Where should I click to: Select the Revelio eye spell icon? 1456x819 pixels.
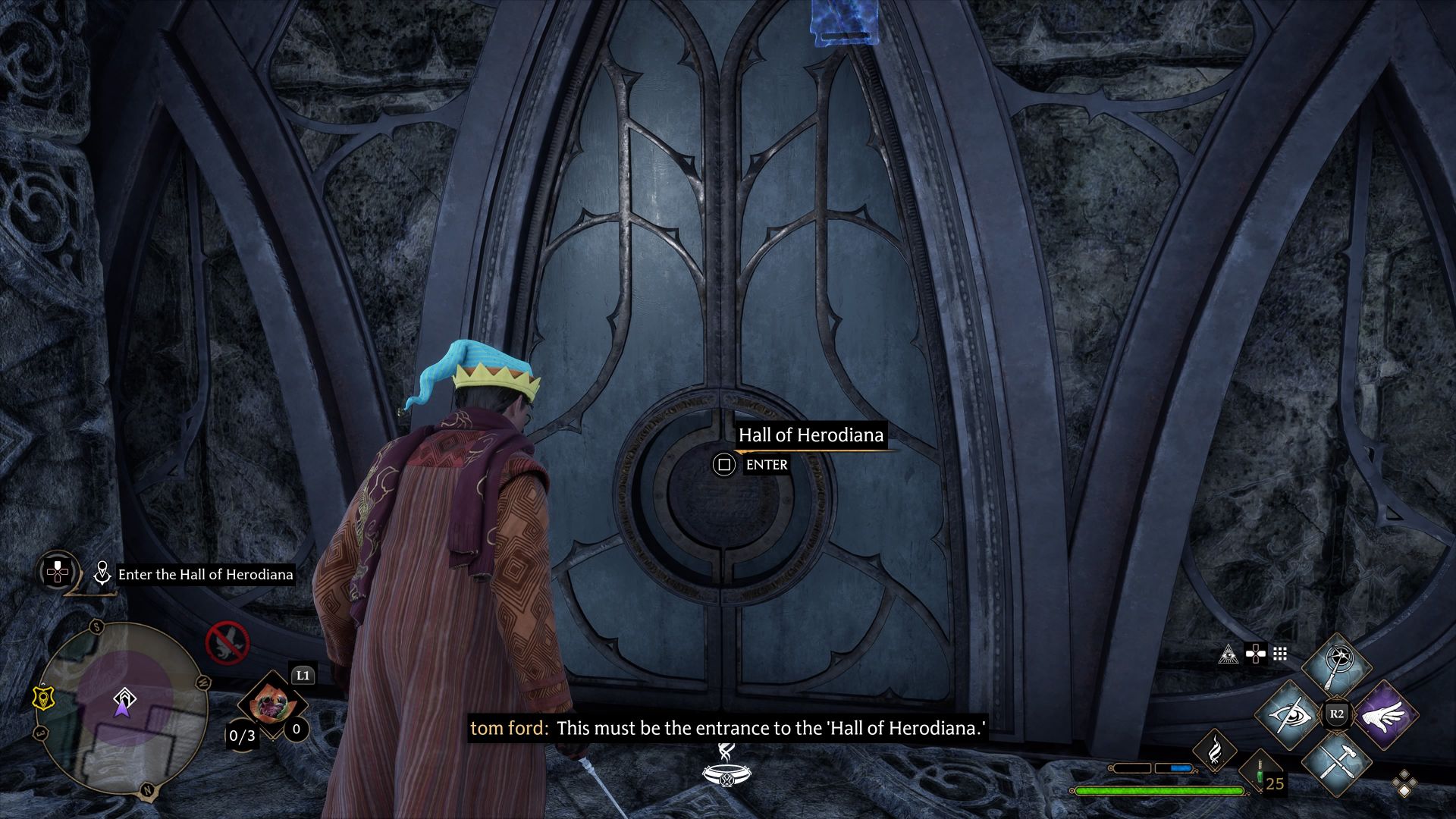[1288, 716]
